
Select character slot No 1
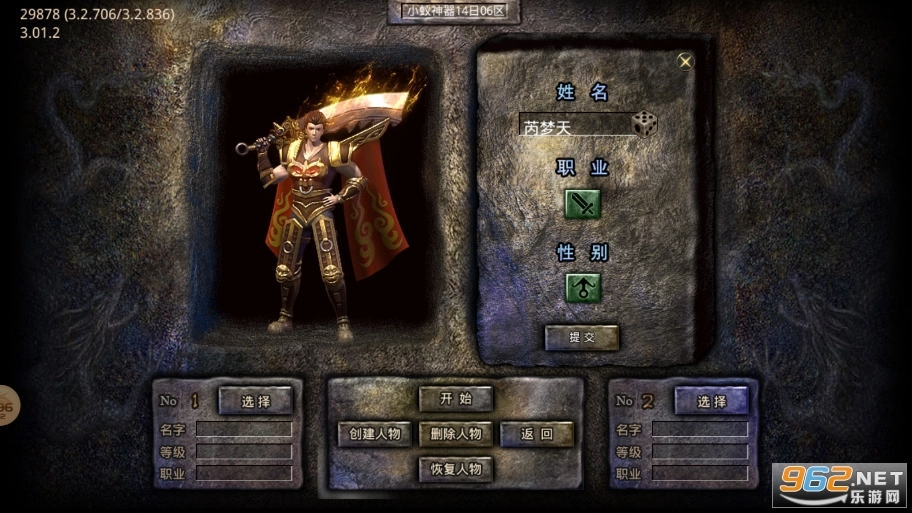tap(256, 401)
